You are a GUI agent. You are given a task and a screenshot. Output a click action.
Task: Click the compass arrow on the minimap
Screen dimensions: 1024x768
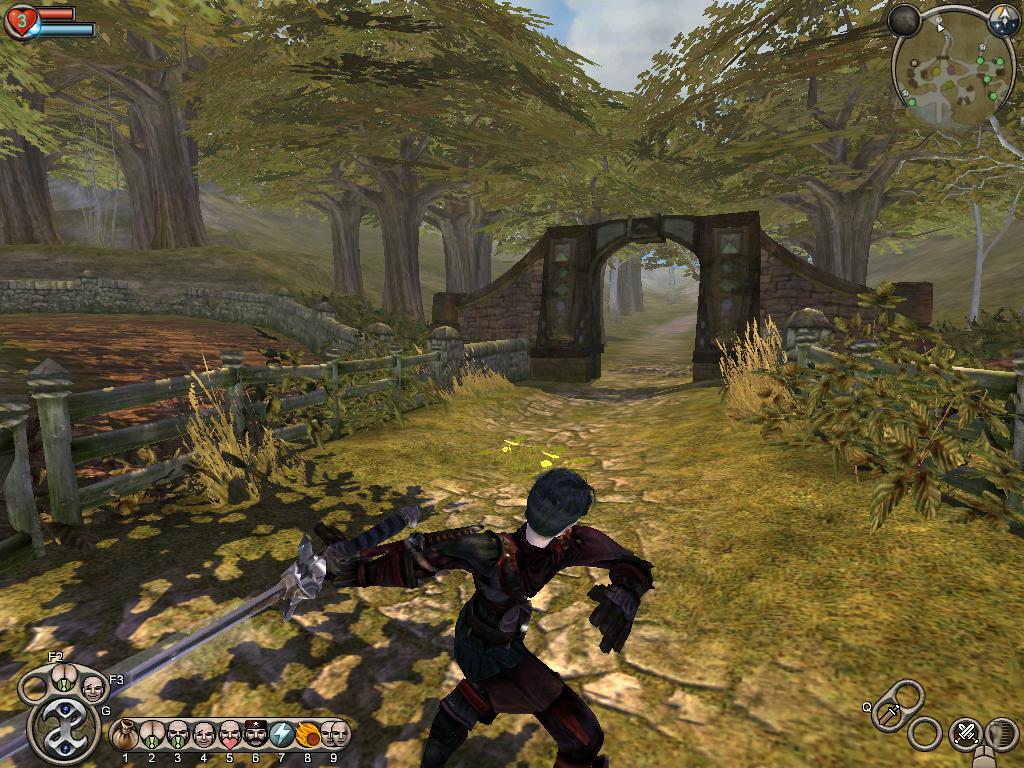tap(1001, 18)
